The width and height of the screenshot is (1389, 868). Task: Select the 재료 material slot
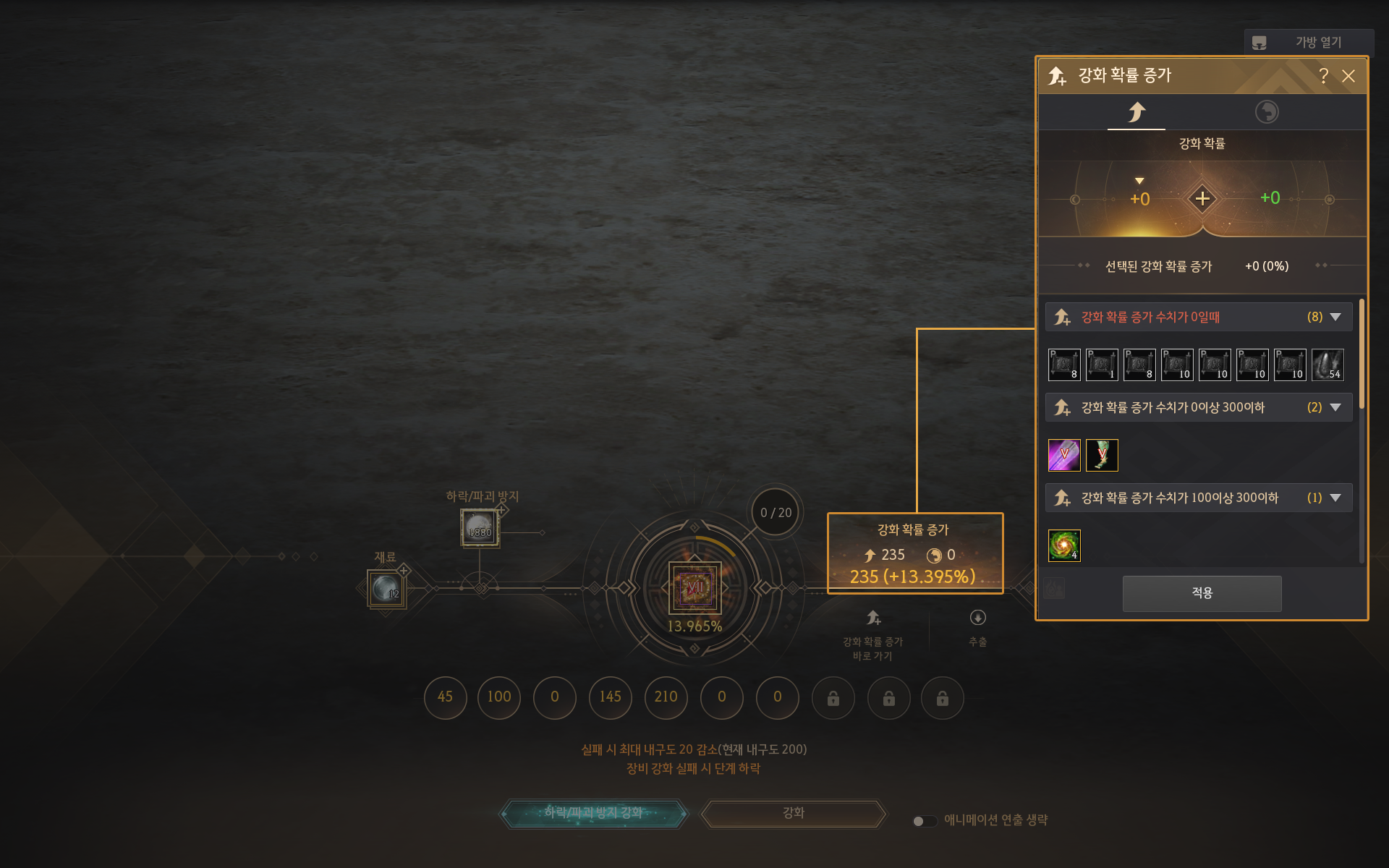[x=386, y=589]
